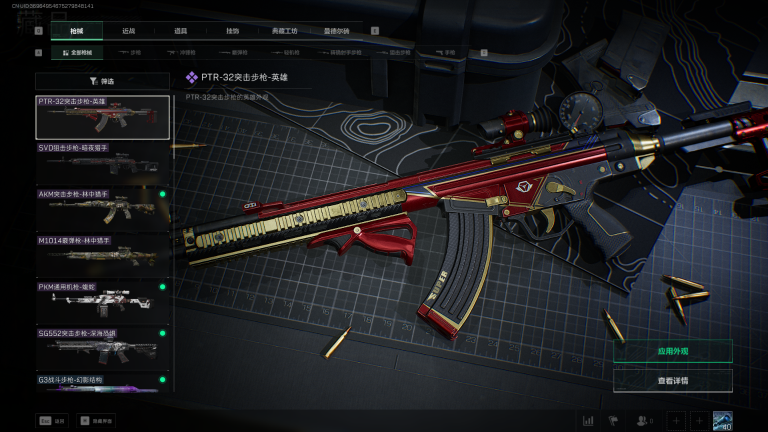Open the 筛选 filter button
The image size is (768, 432).
tap(102, 81)
